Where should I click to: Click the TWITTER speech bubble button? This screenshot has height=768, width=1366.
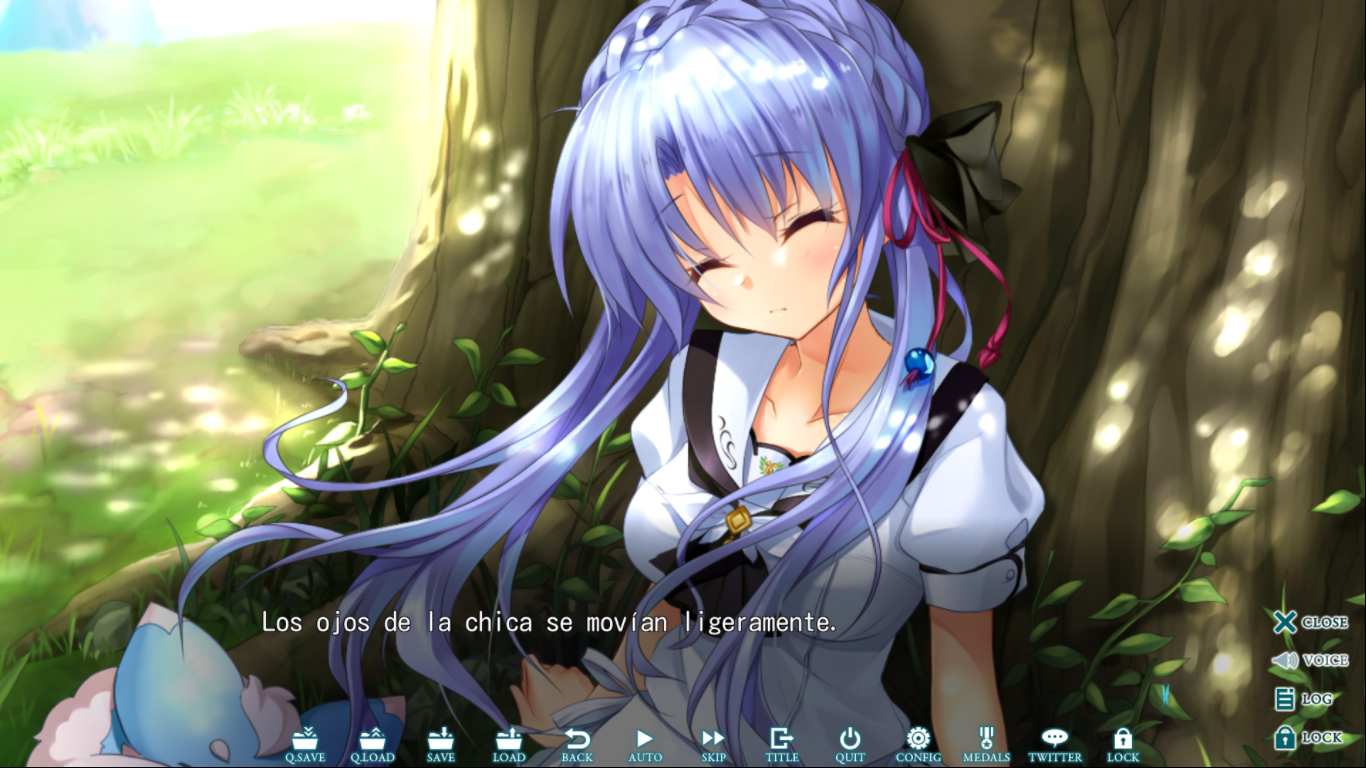click(x=1055, y=744)
